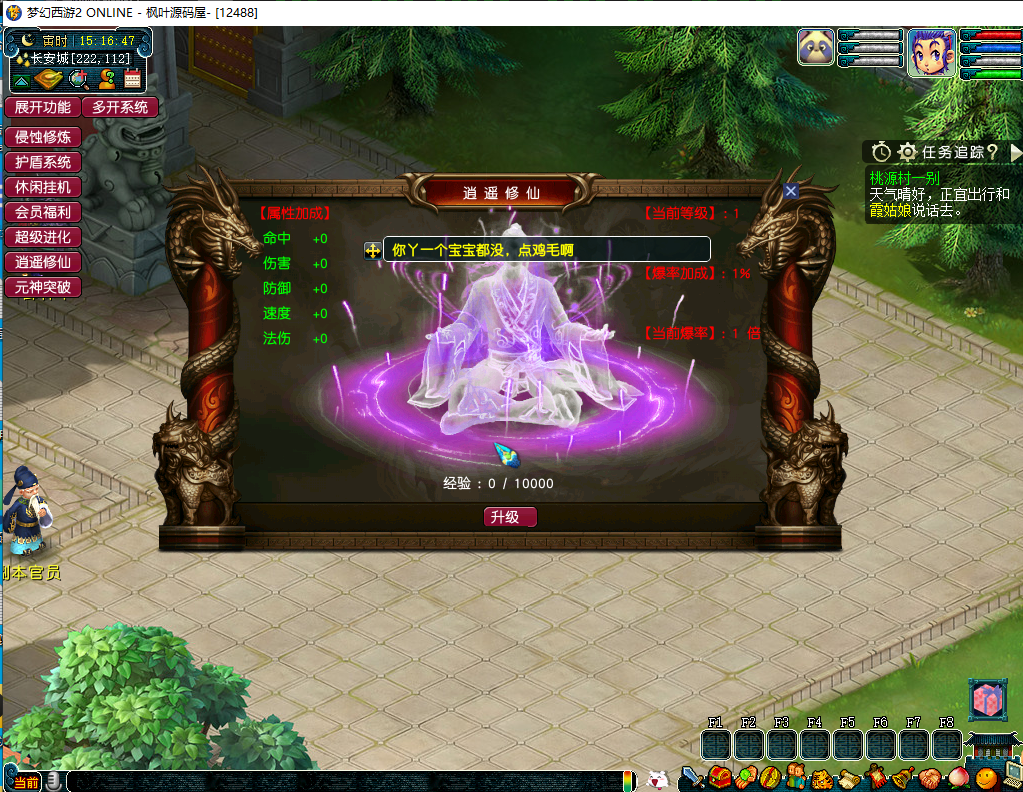
Task: Open the 元神突破 feature
Action: (42, 287)
